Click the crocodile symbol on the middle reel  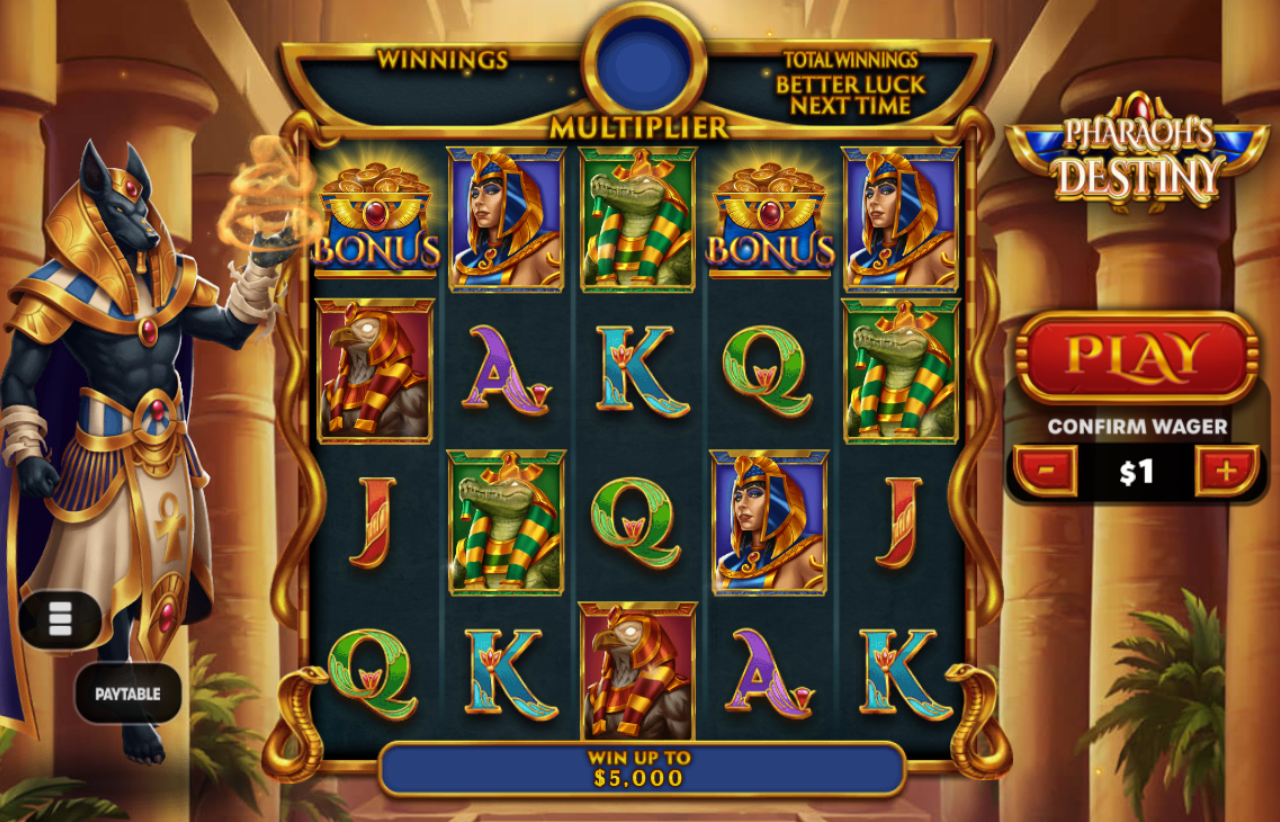click(x=637, y=217)
